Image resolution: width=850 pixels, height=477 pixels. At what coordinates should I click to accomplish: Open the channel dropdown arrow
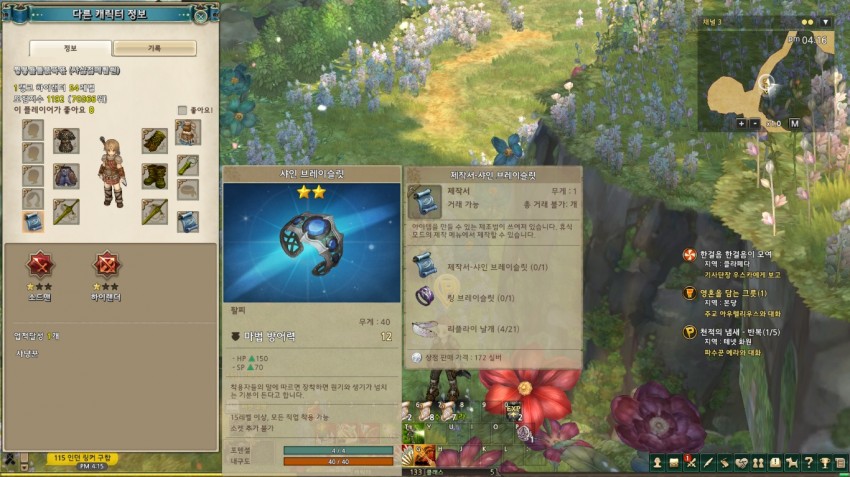click(826, 21)
